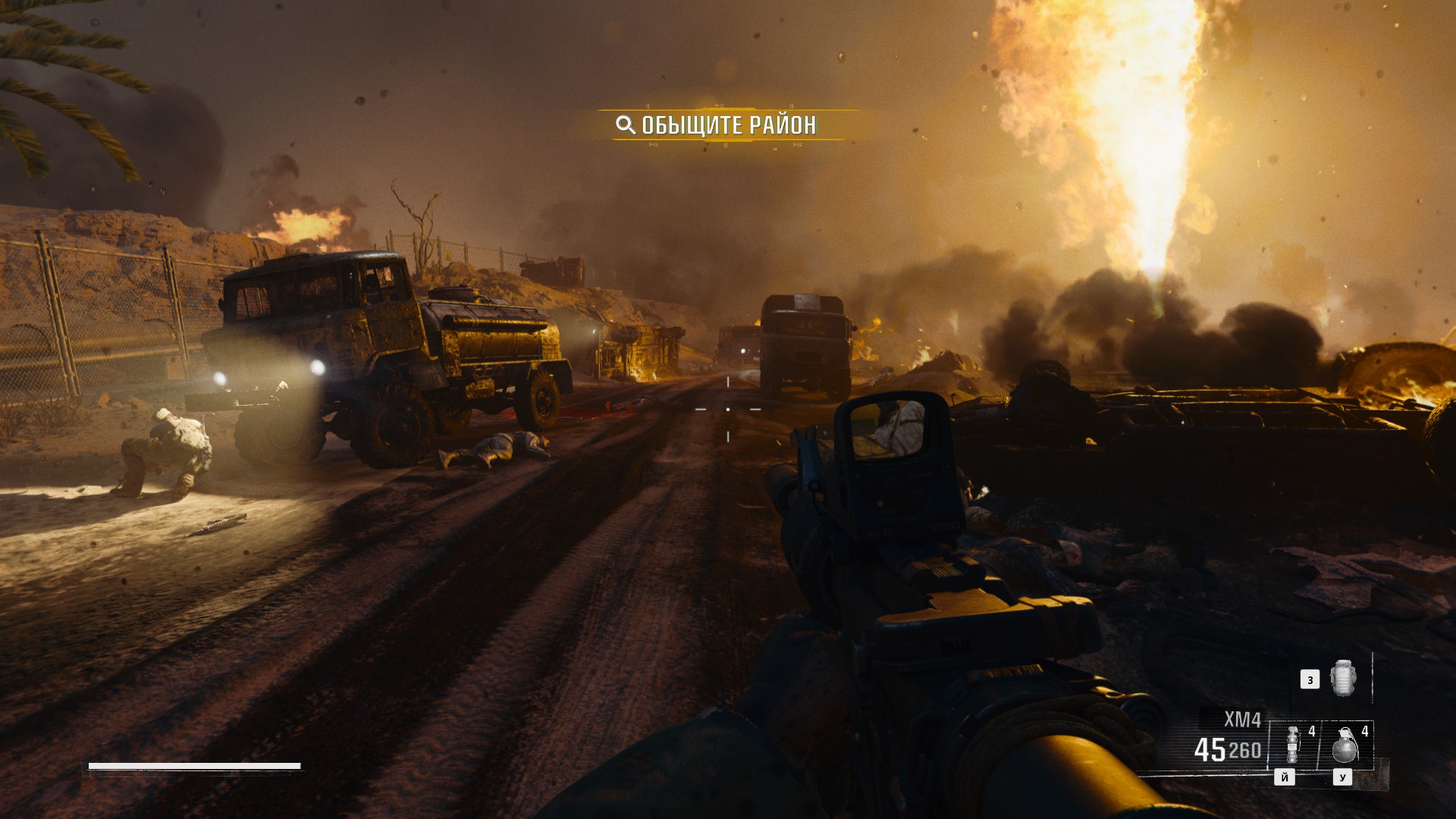Viewport: 1456px width, 819px height.
Task: Click the XM4 weapon name label
Action: (x=1242, y=719)
